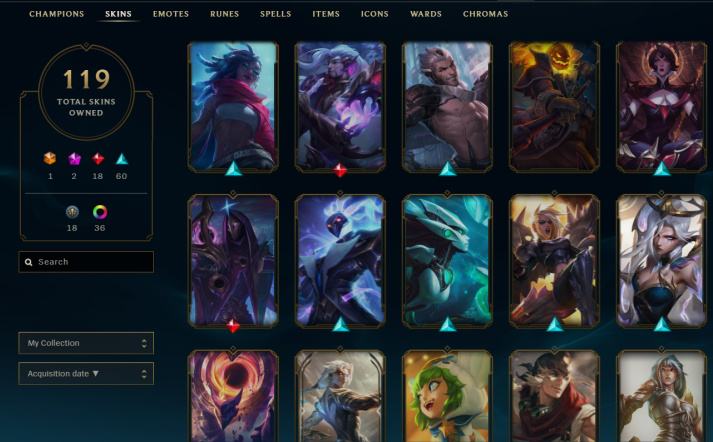Screen dimensions: 713x442
Task: Switch to the Champions tab
Action: 56,14
